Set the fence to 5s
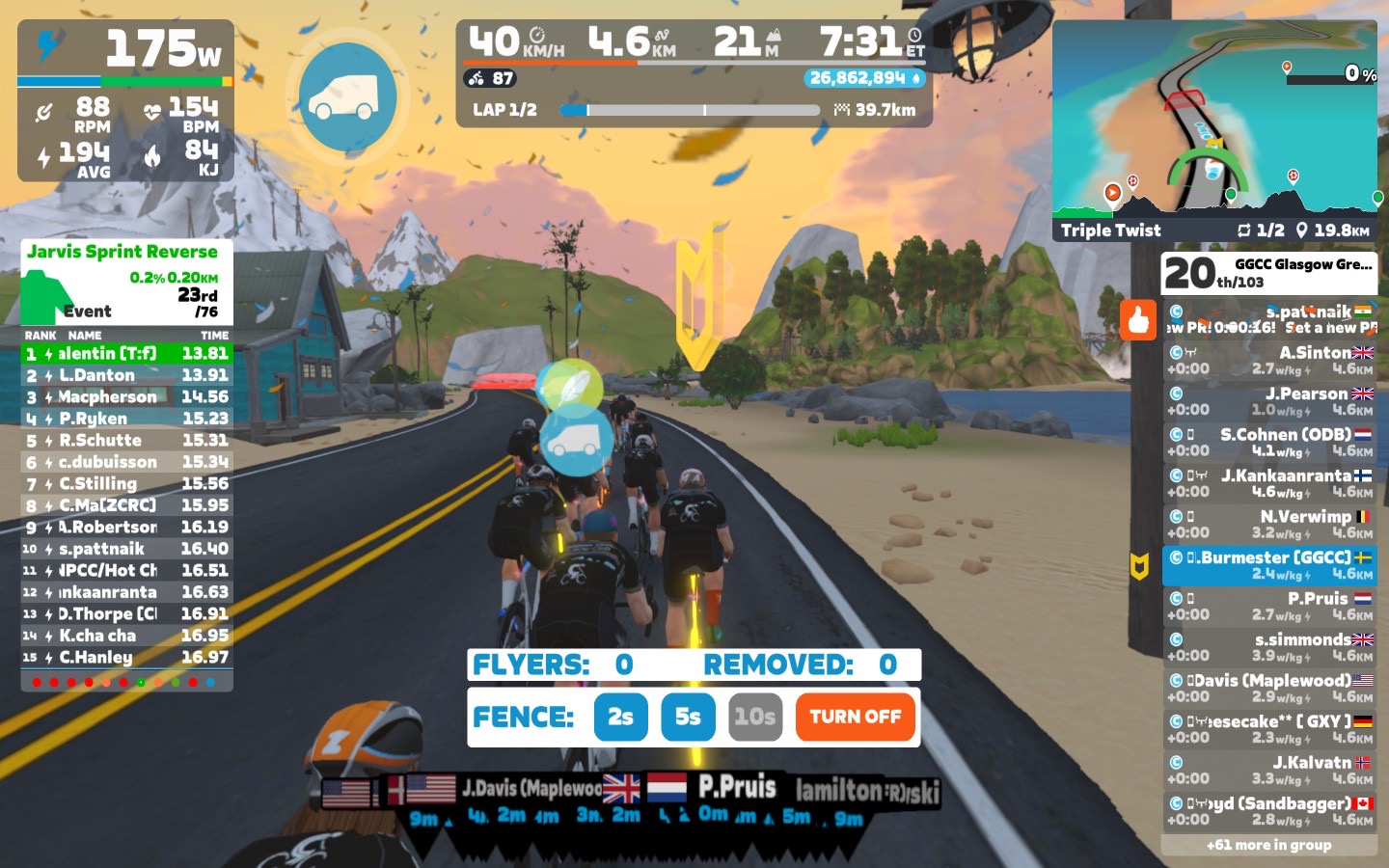Viewport: 1389px width, 868px height. (688, 717)
